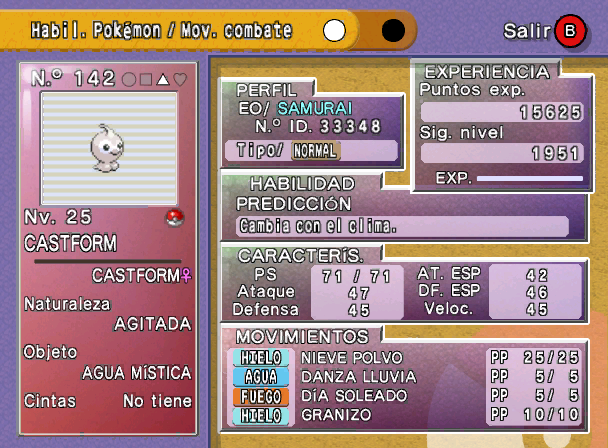
Task: Switch to the white circle page tab
Action: (335, 31)
